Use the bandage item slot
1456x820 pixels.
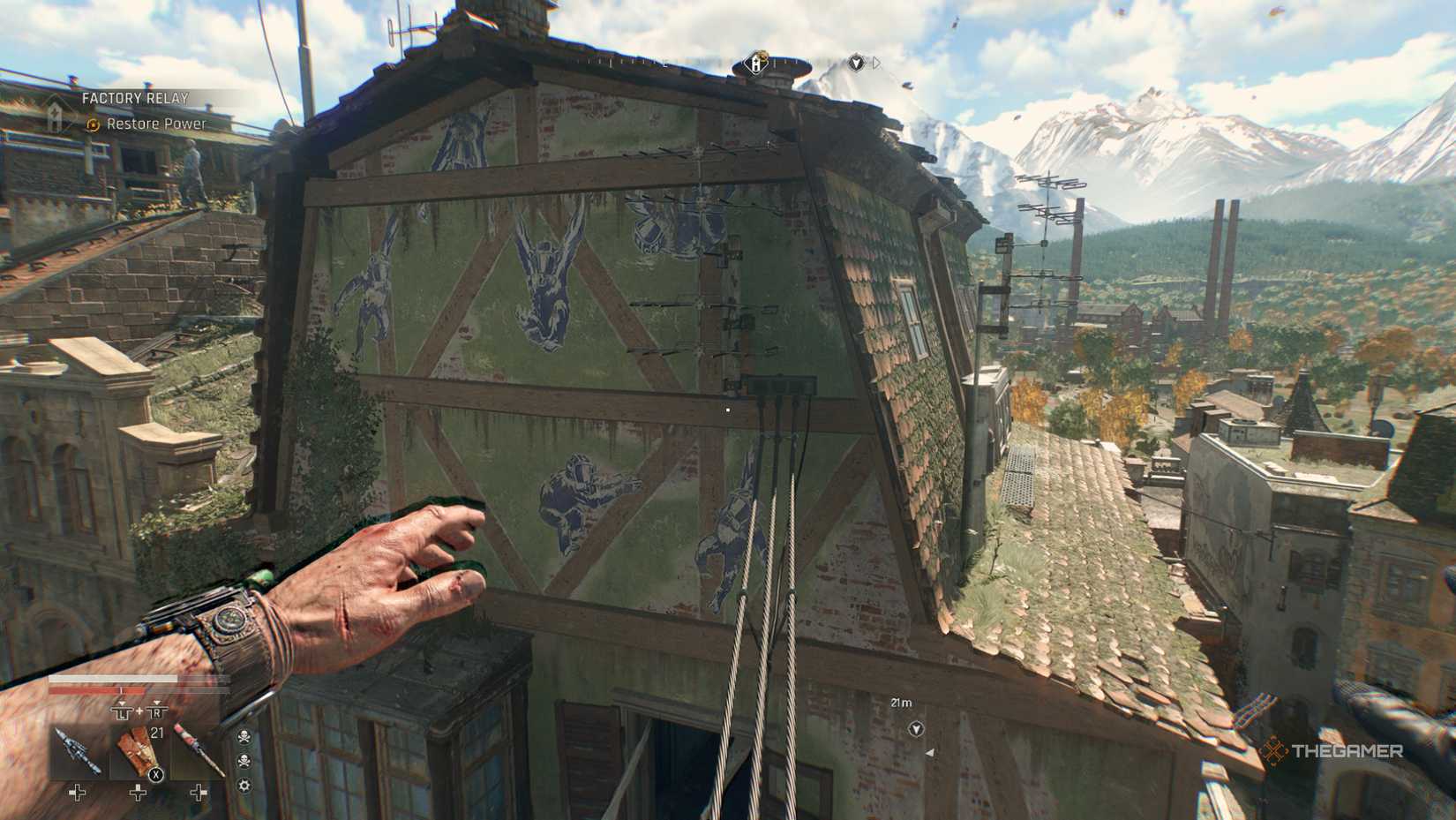point(139,753)
